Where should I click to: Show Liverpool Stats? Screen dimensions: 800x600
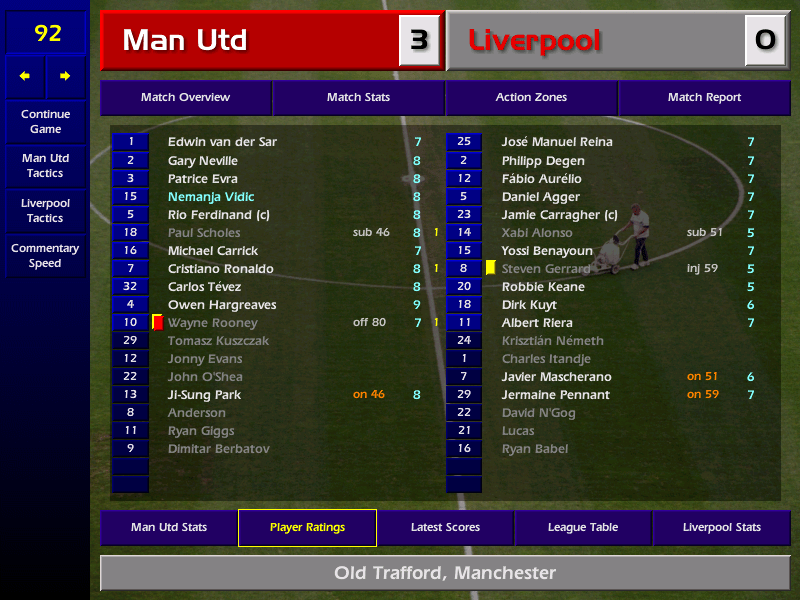pyautogui.click(x=721, y=527)
